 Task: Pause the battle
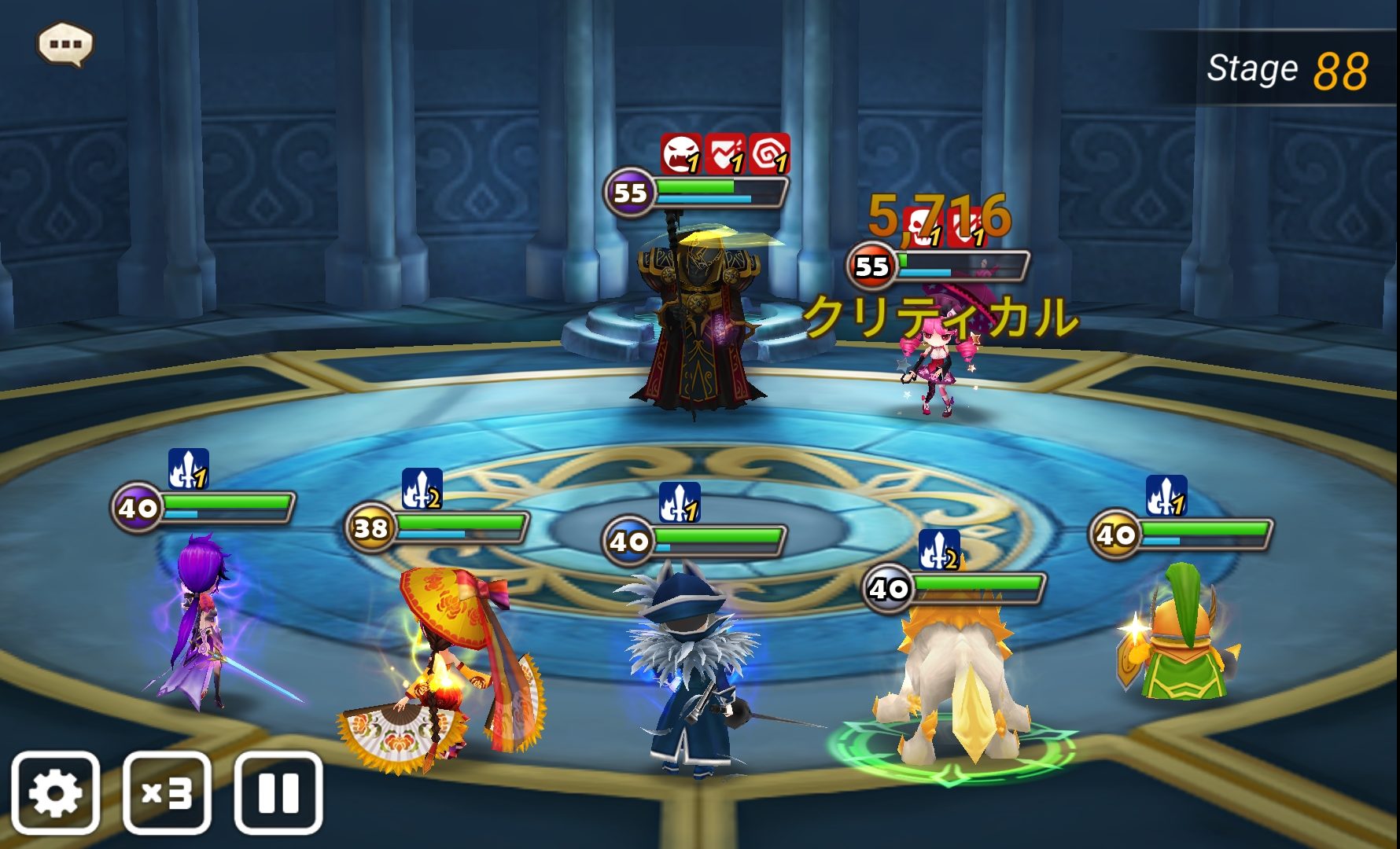(278, 792)
